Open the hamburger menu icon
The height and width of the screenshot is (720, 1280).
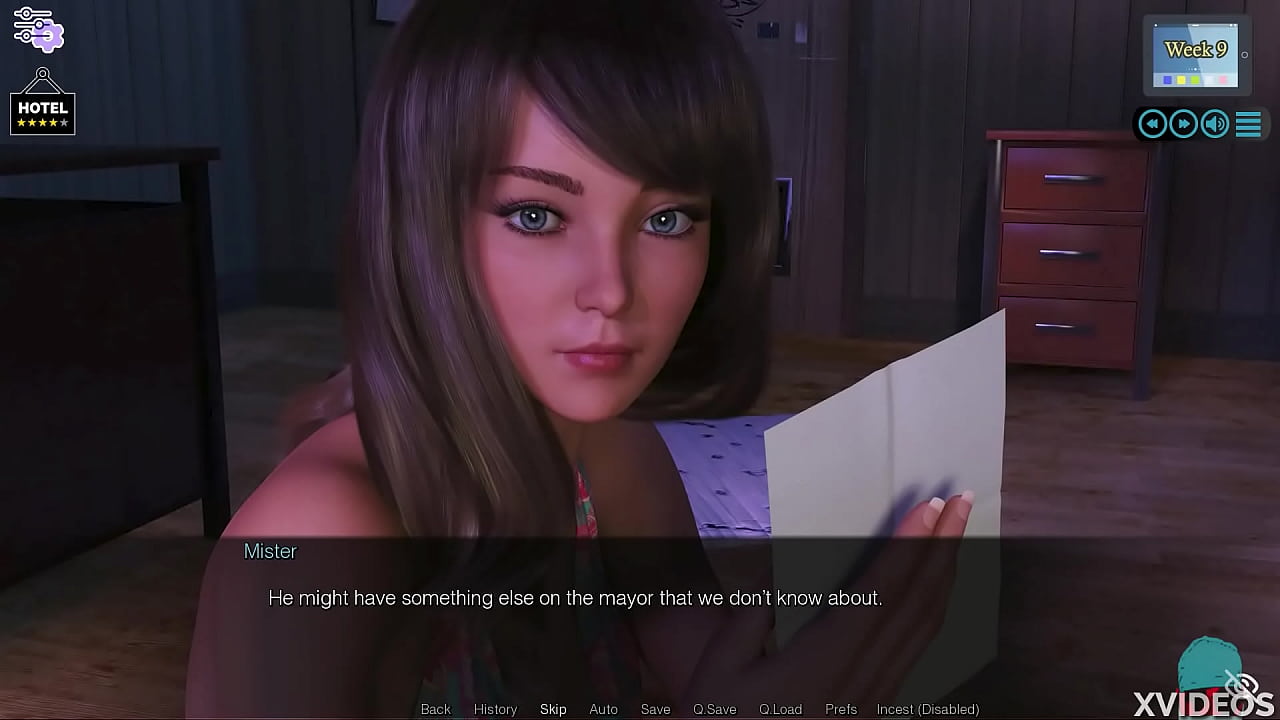point(1247,123)
